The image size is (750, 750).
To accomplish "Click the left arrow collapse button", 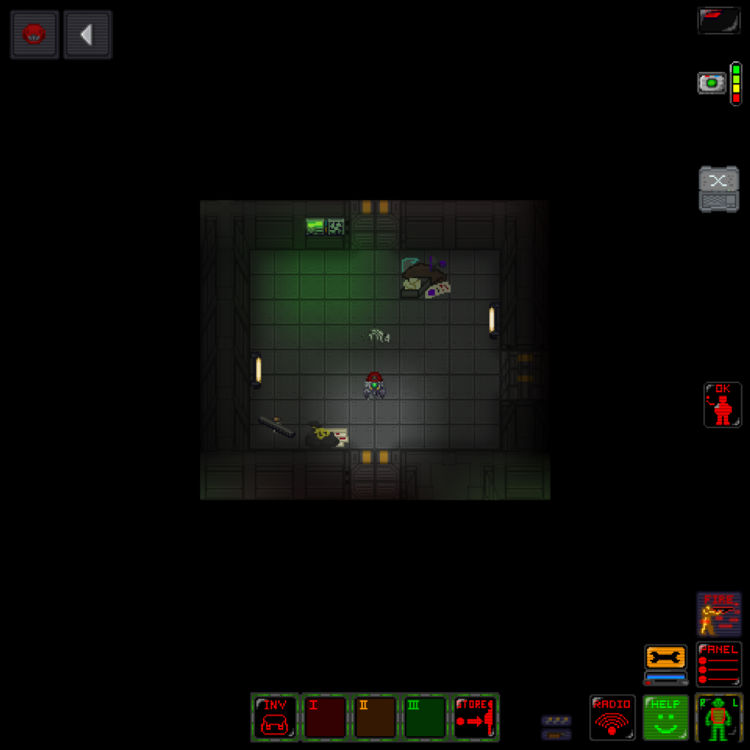I will (87, 35).
